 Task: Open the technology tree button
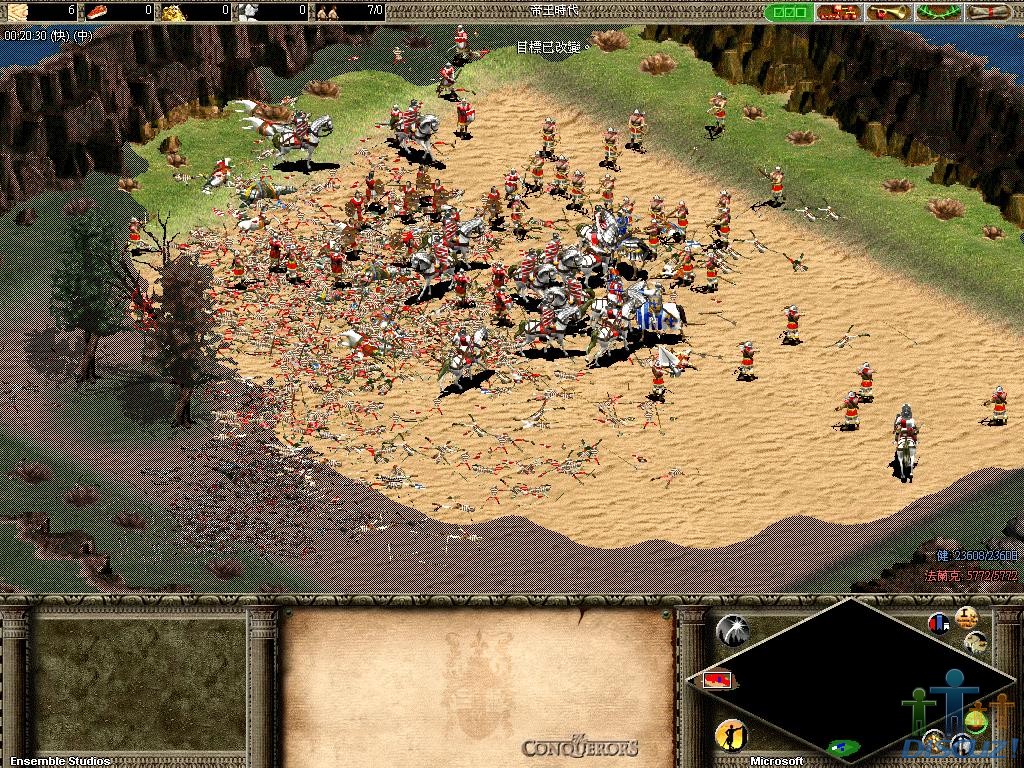[838, 12]
